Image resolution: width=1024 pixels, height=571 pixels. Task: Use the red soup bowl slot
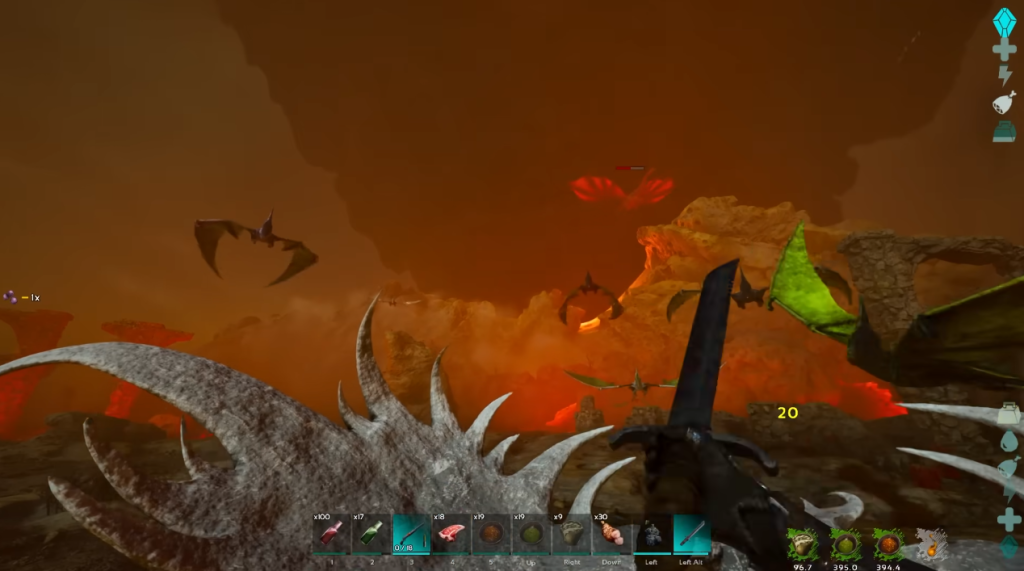pyautogui.click(x=491, y=533)
